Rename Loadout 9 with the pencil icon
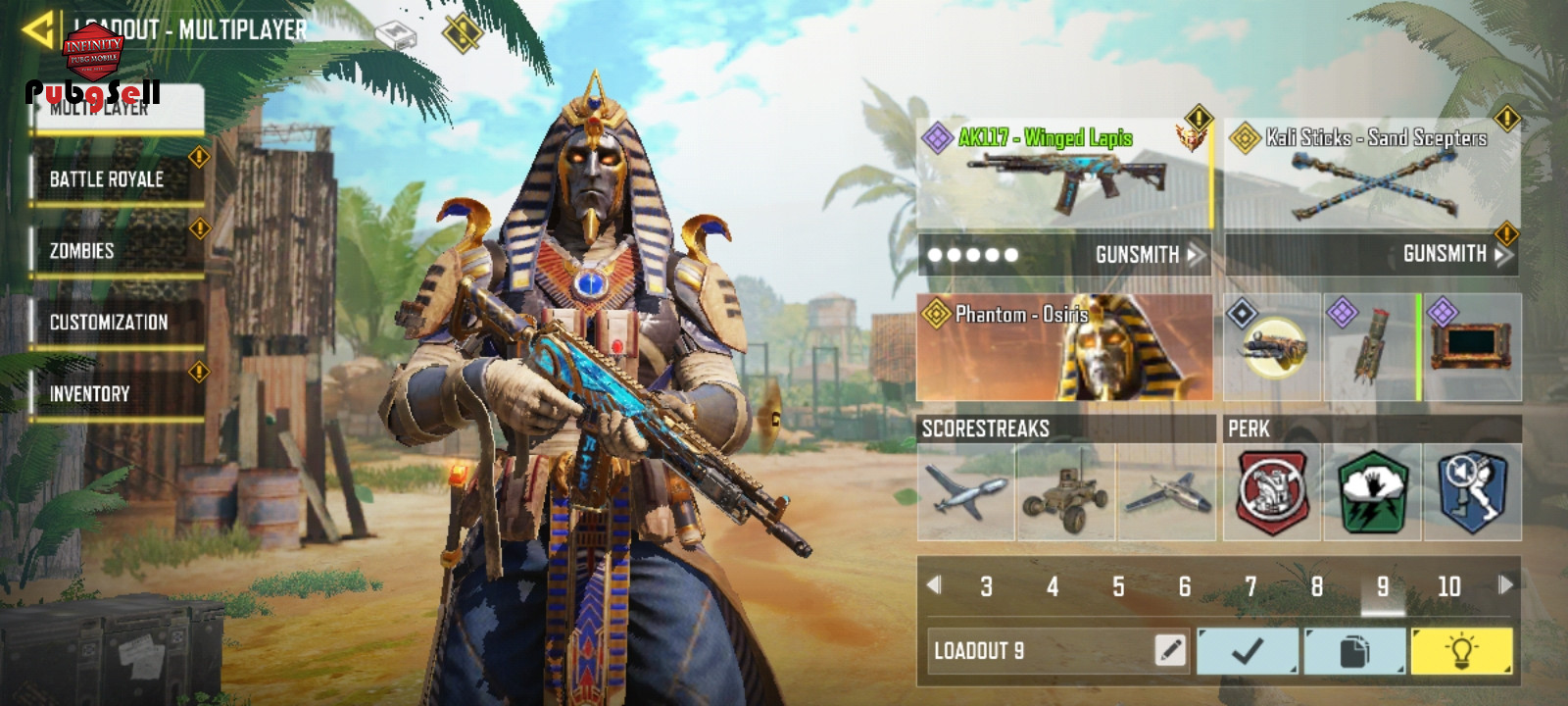This screenshot has height=706, width=1568. click(x=1170, y=650)
